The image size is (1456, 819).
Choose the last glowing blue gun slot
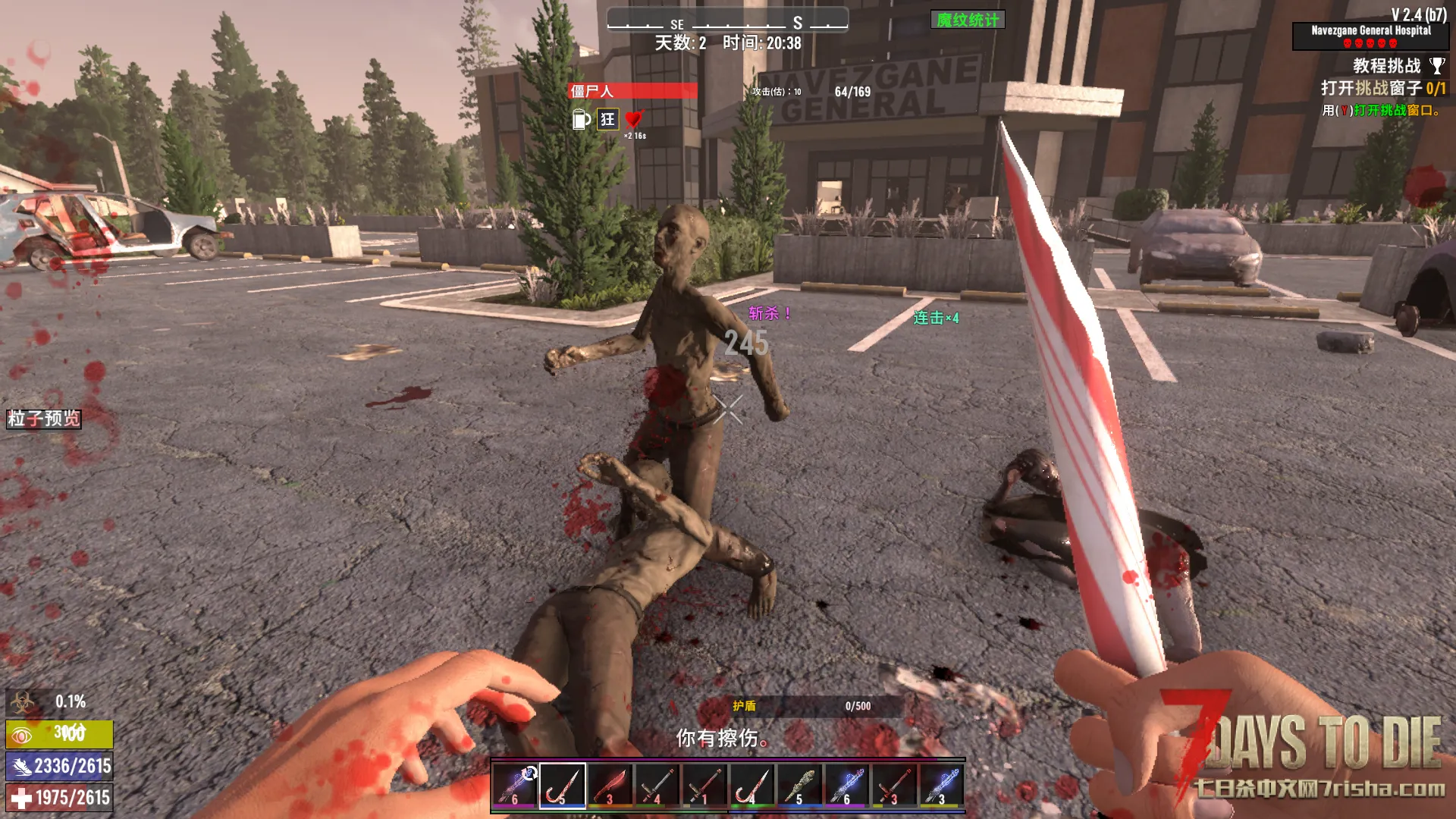pos(941,786)
